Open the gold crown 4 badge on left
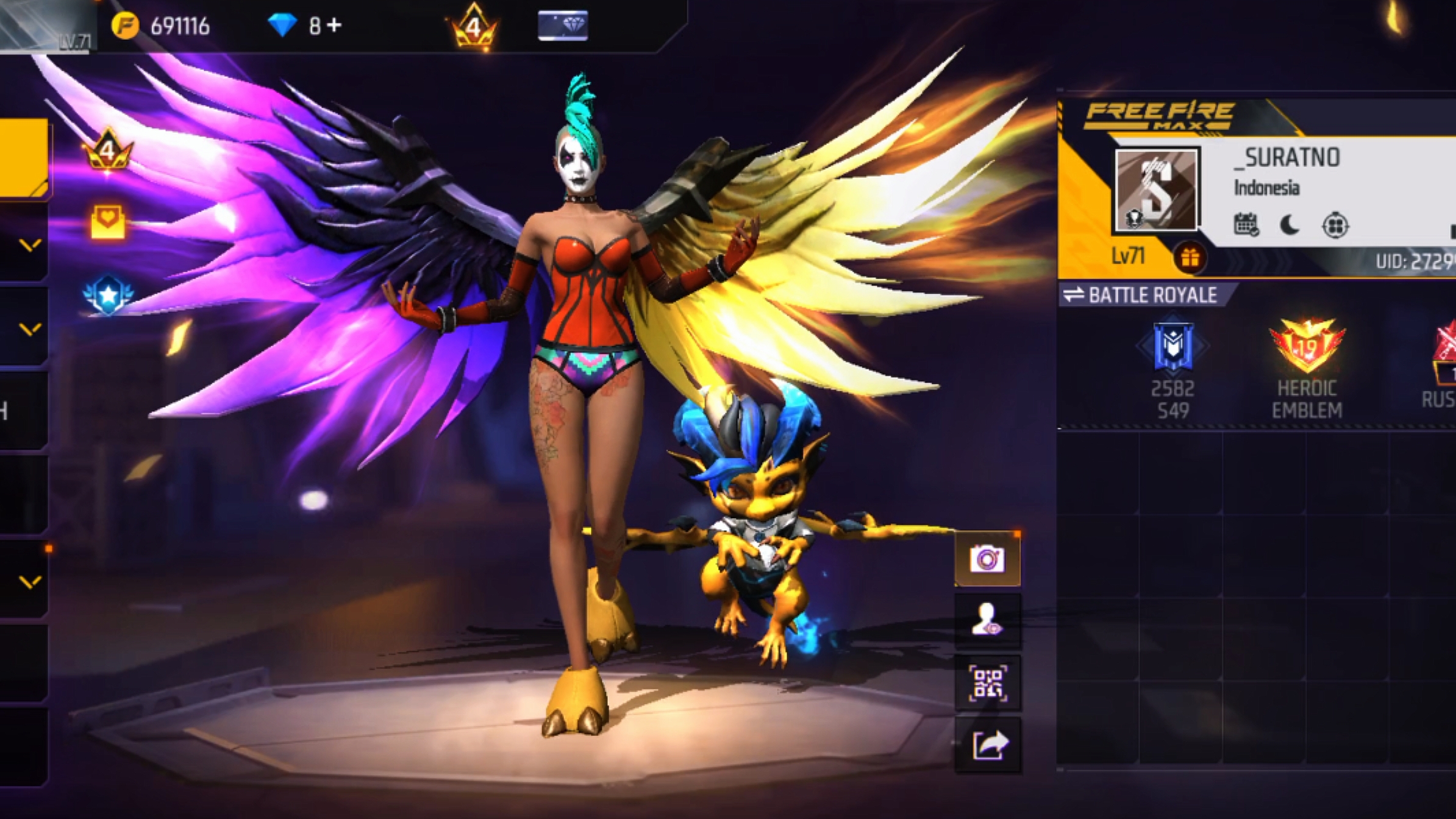This screenshot has height=819, width=1456. 108,151
